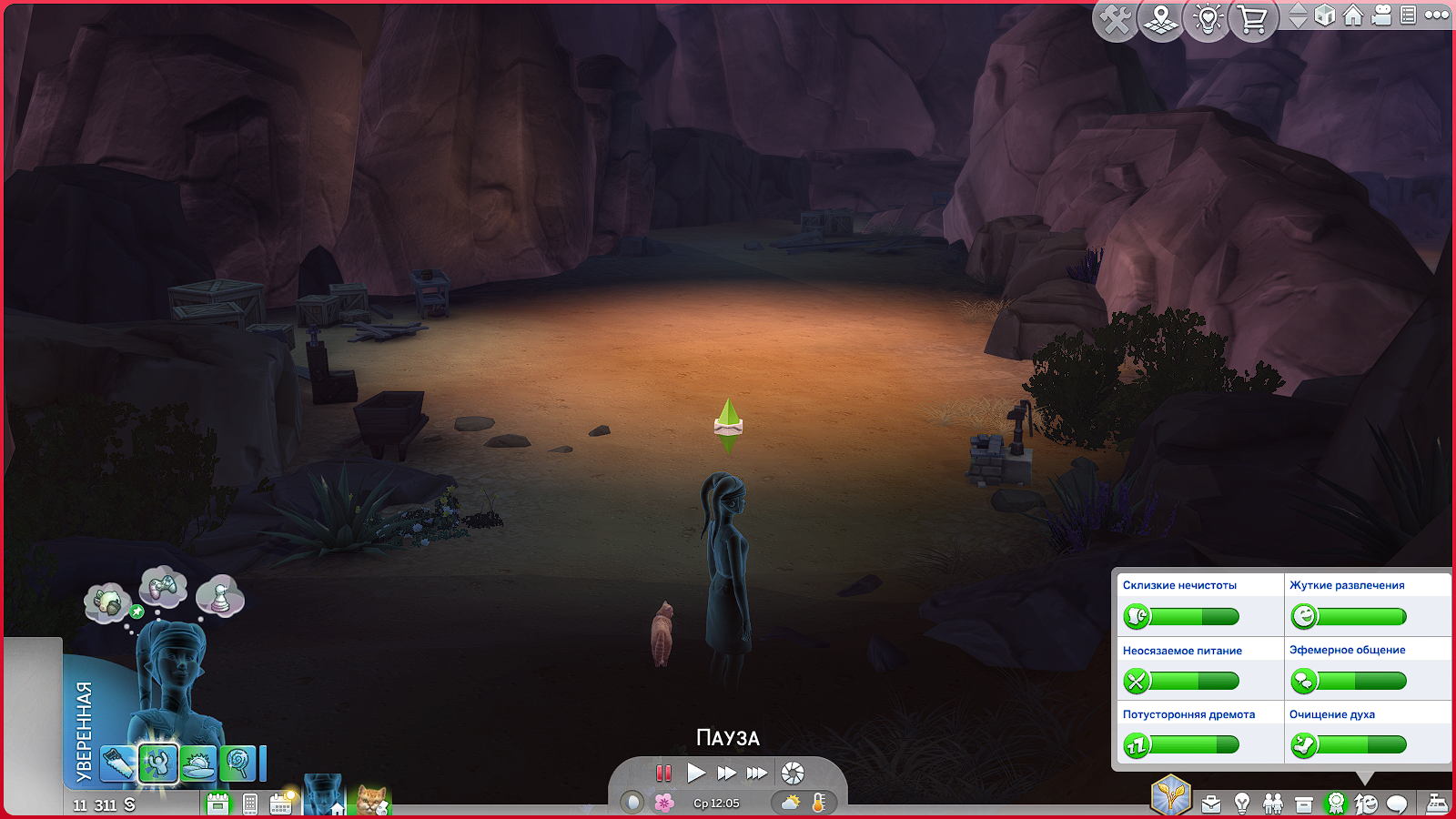Open the calendar with the notification dot
1456x819 pixels.
coord(281,803)
